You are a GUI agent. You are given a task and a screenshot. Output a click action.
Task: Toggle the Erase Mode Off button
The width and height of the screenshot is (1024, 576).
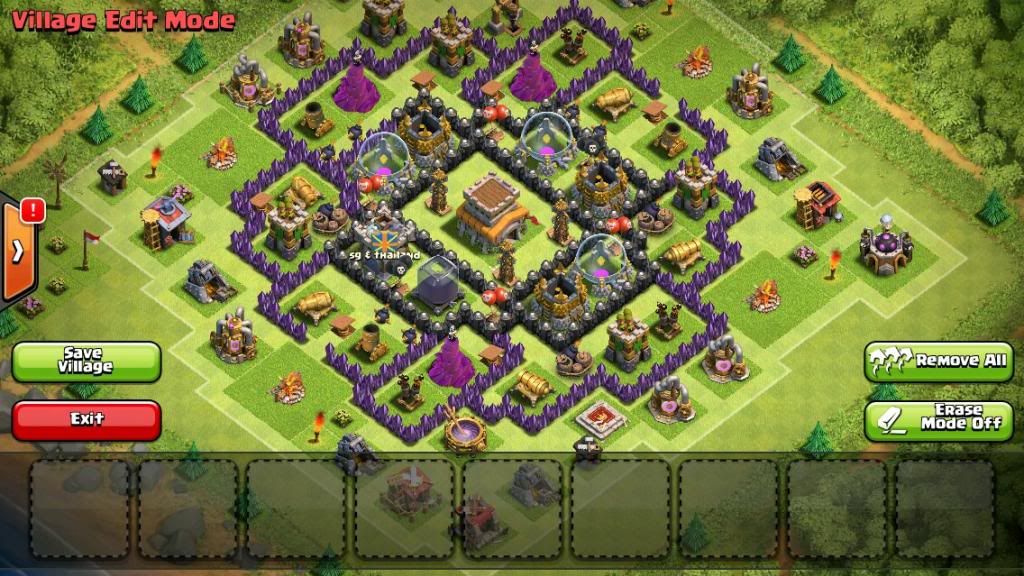[x=938, y=420]
